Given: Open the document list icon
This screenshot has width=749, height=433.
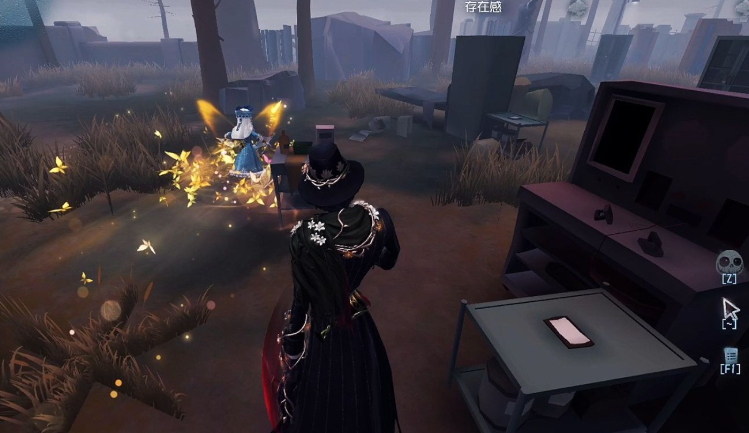Looking at the screenshot, I should pos(730,354).
